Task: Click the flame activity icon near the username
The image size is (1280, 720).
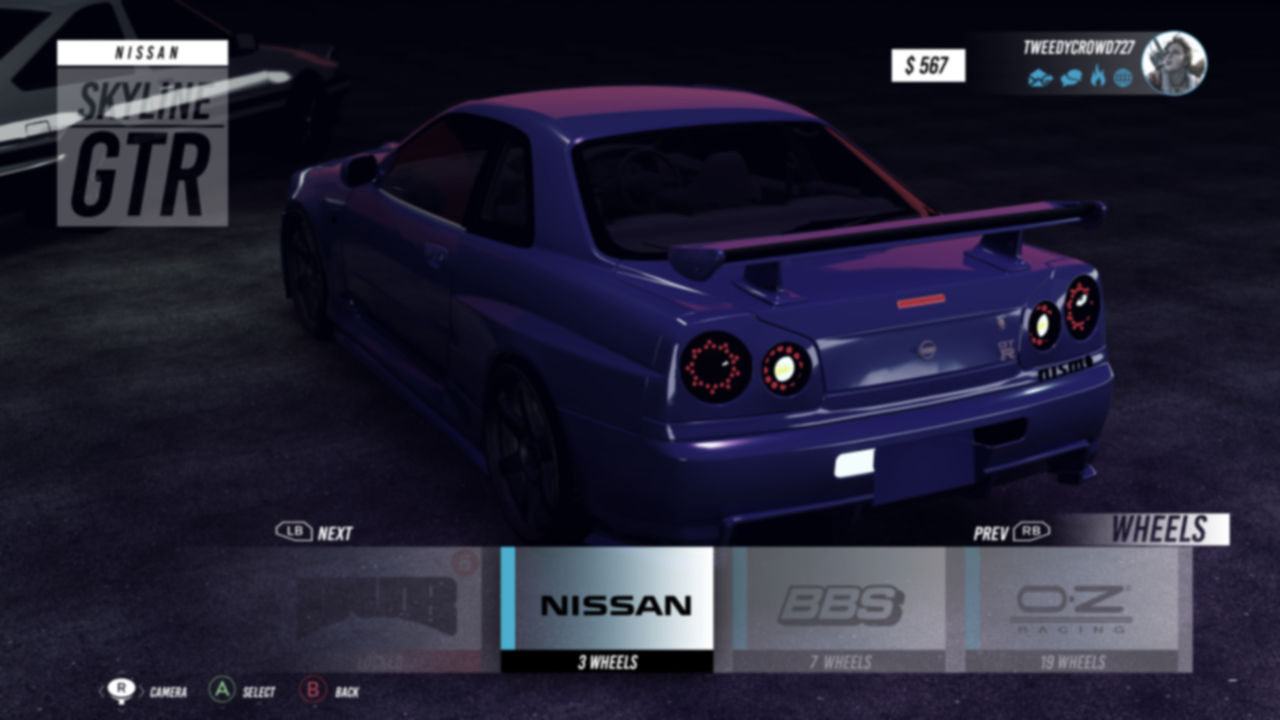Action: (x=1097, y=75)
